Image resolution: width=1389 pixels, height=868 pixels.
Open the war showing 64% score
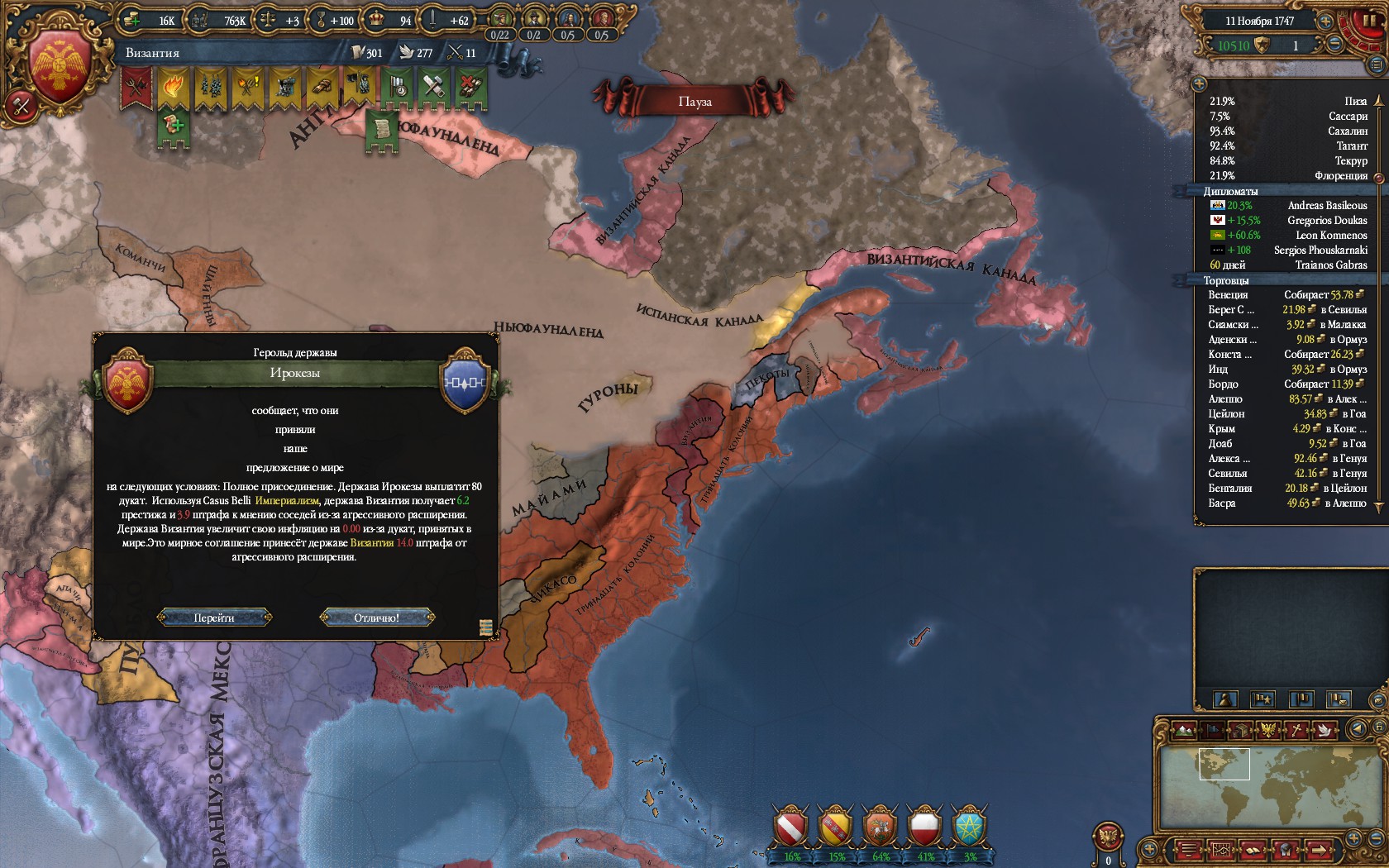click(880, 827)
